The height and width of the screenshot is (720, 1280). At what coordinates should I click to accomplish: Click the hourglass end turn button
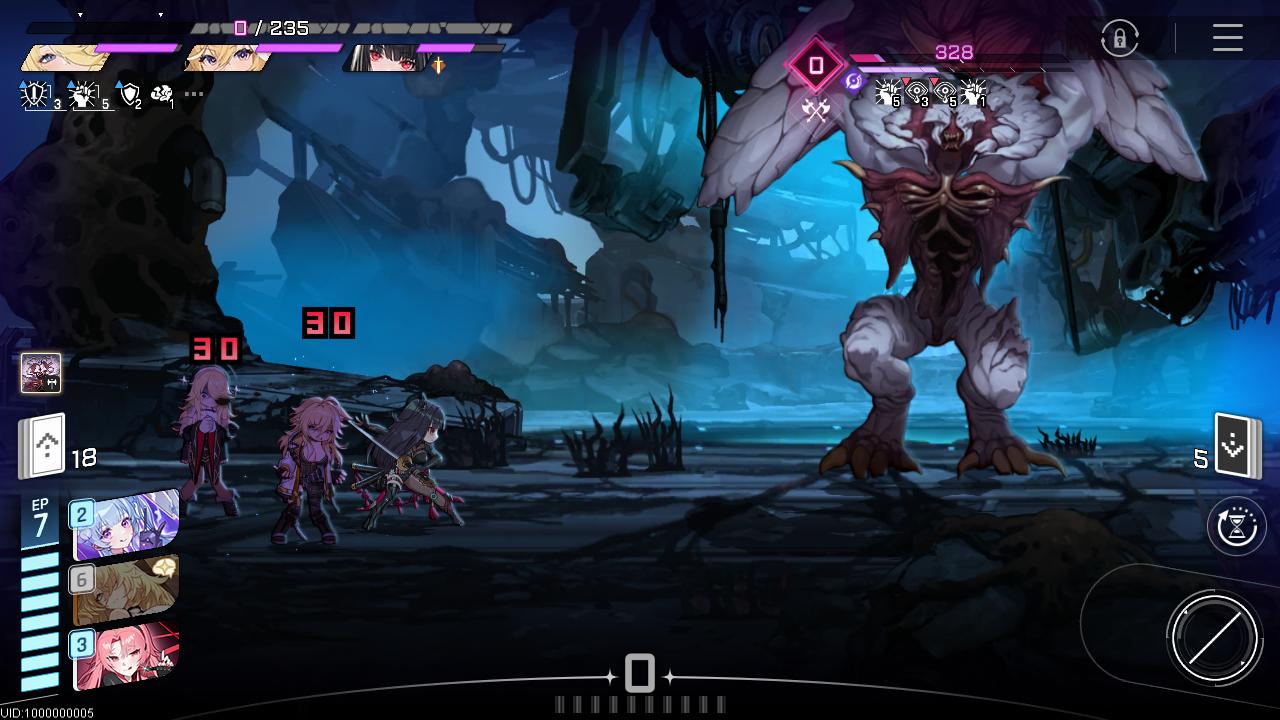coord(1237,526)
